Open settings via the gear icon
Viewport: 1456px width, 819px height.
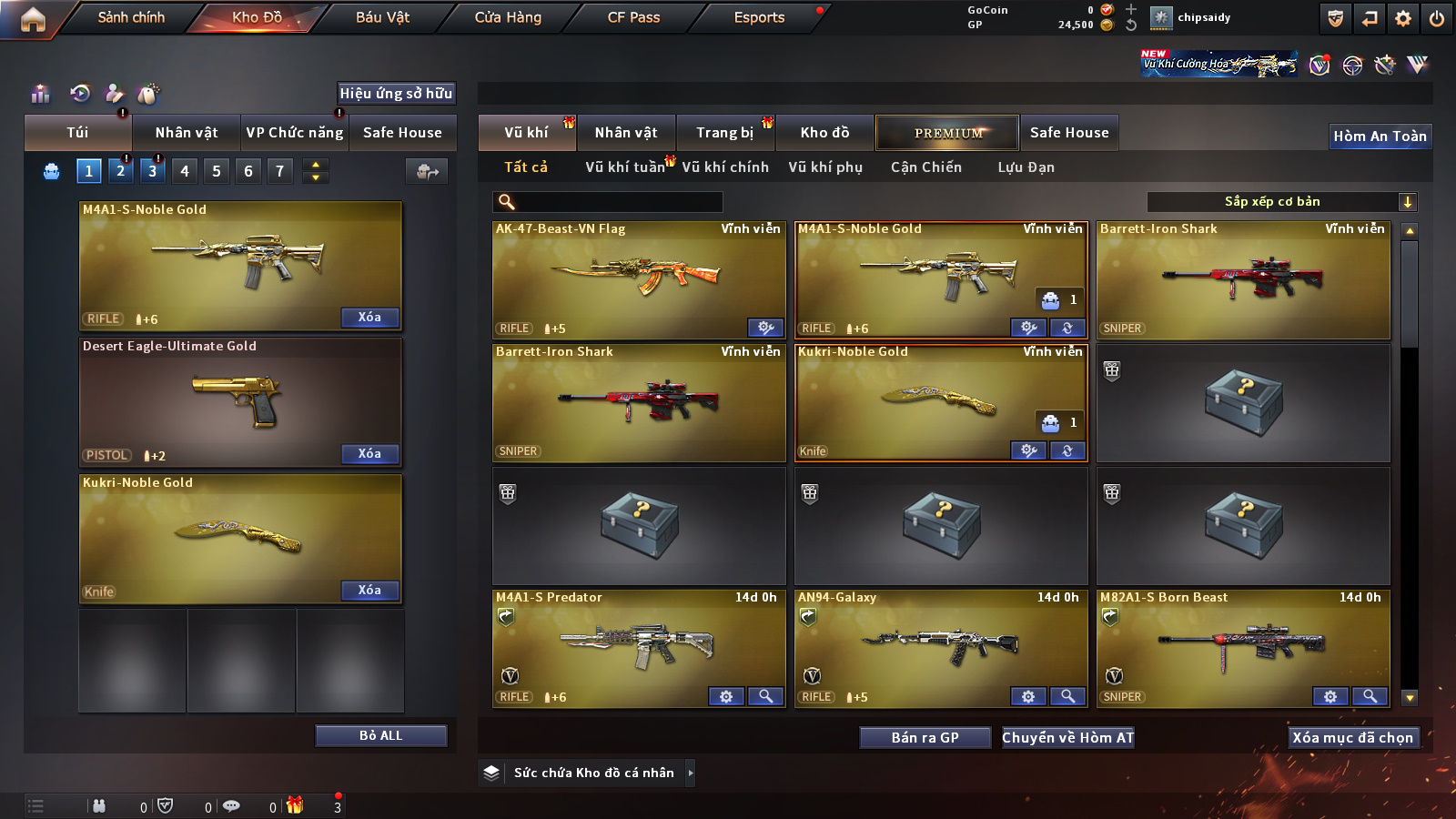[x=1403, y=18]
